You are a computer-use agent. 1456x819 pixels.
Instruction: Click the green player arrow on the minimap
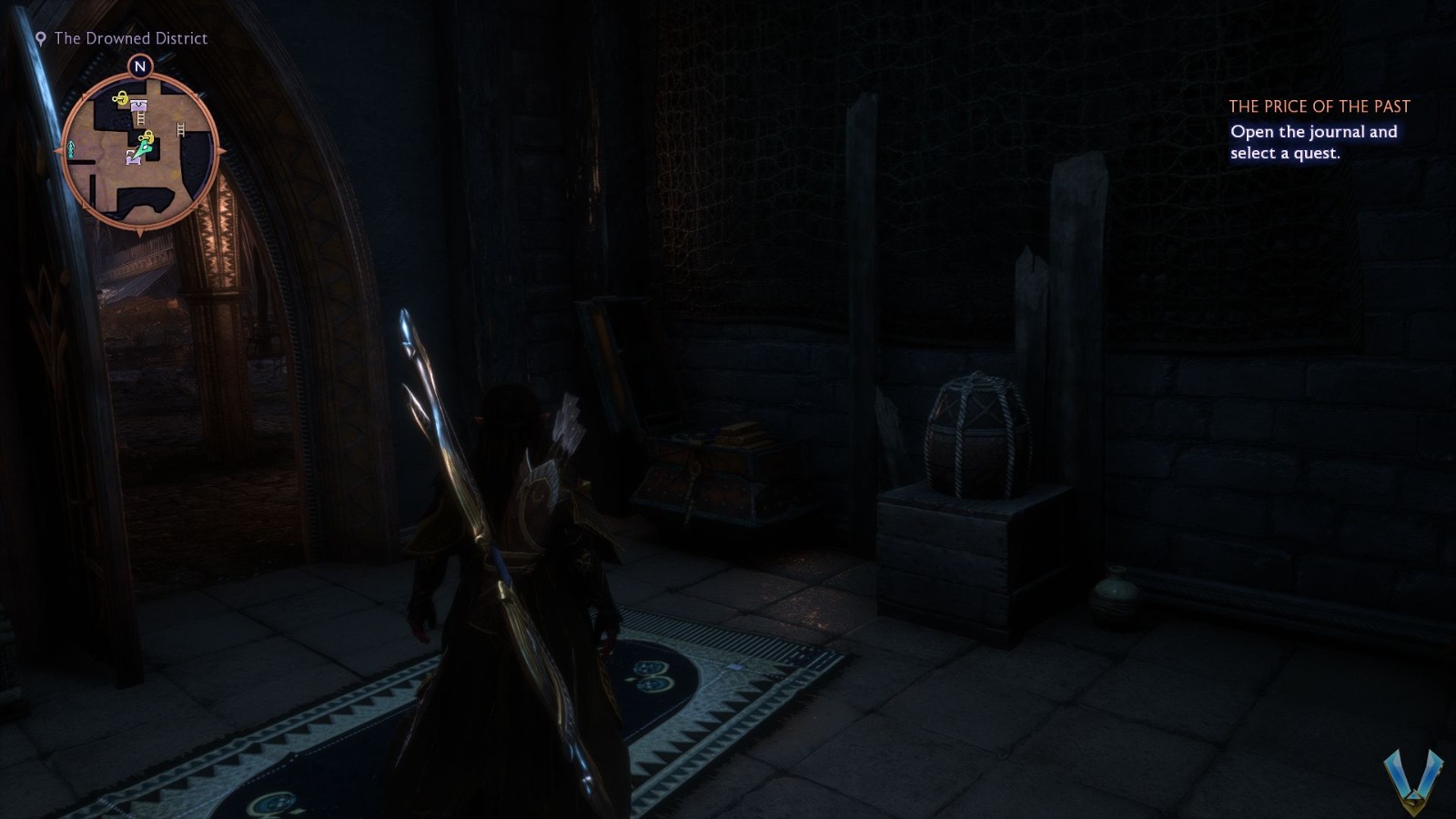(x=146, y=148)
